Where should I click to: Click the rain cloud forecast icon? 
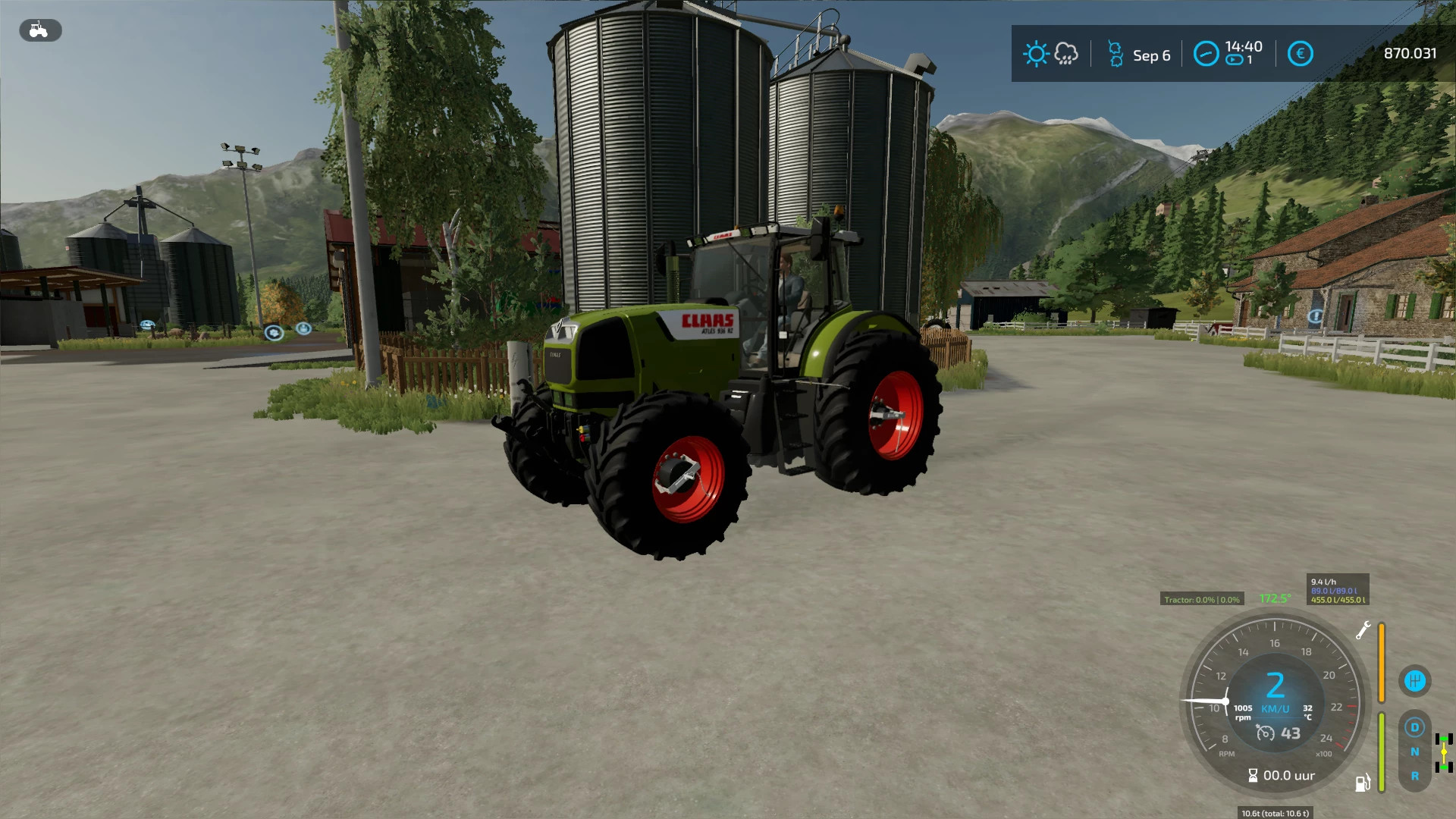point(1065,55)
